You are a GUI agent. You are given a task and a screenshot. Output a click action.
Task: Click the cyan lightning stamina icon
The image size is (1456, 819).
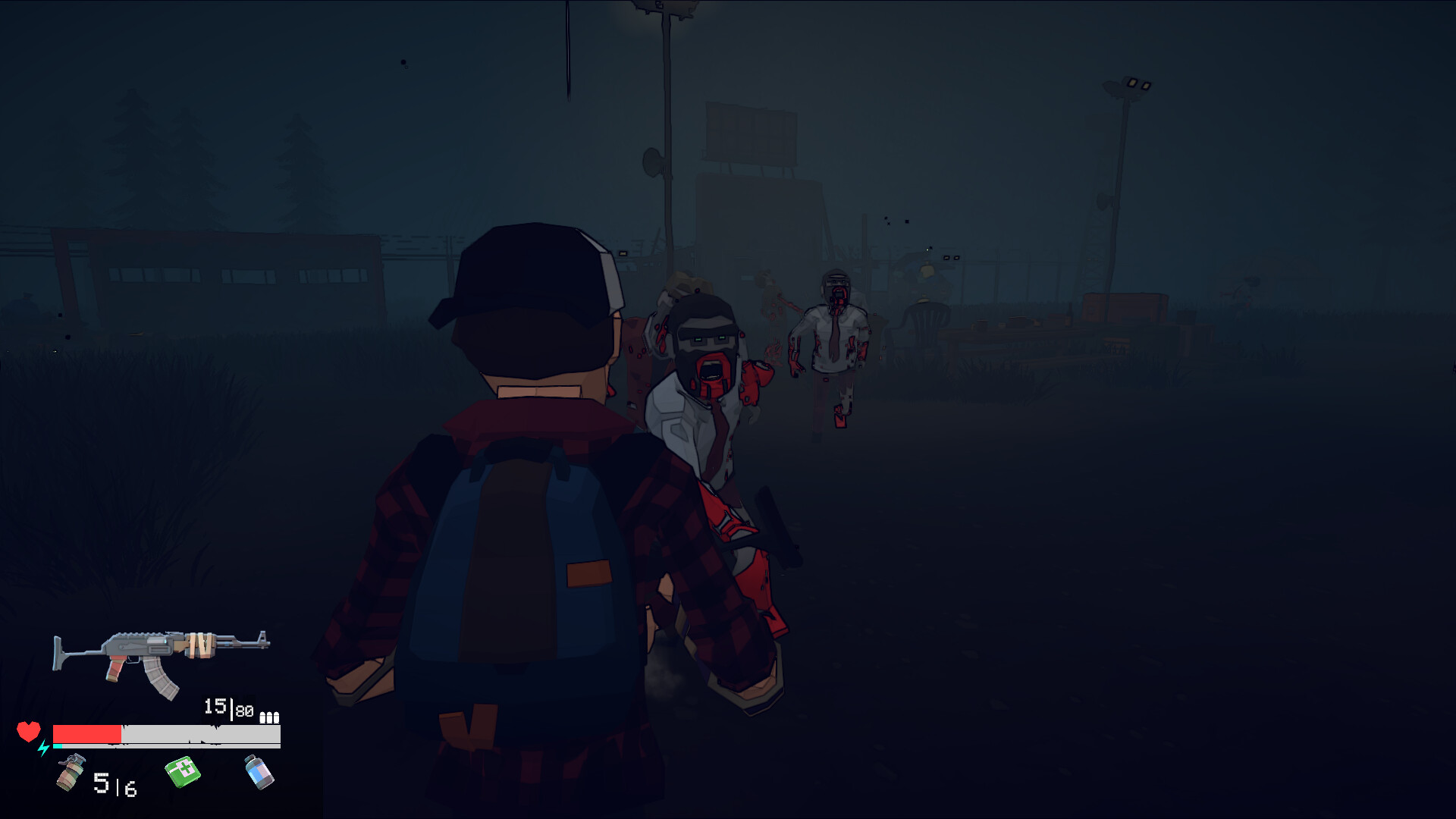[42, 747]
